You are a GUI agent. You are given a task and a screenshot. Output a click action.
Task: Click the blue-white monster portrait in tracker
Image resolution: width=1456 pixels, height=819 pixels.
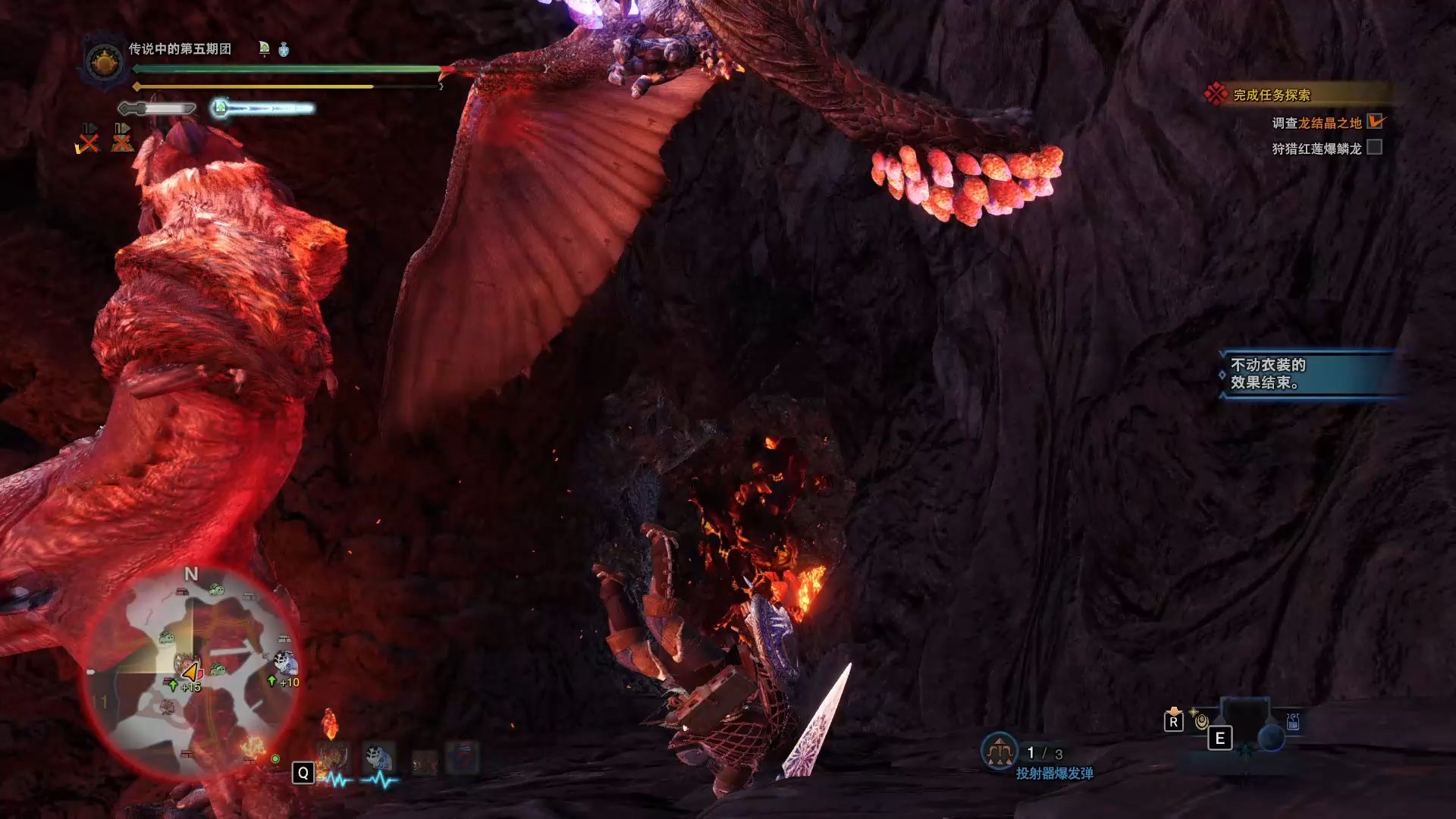pos(378,758)
